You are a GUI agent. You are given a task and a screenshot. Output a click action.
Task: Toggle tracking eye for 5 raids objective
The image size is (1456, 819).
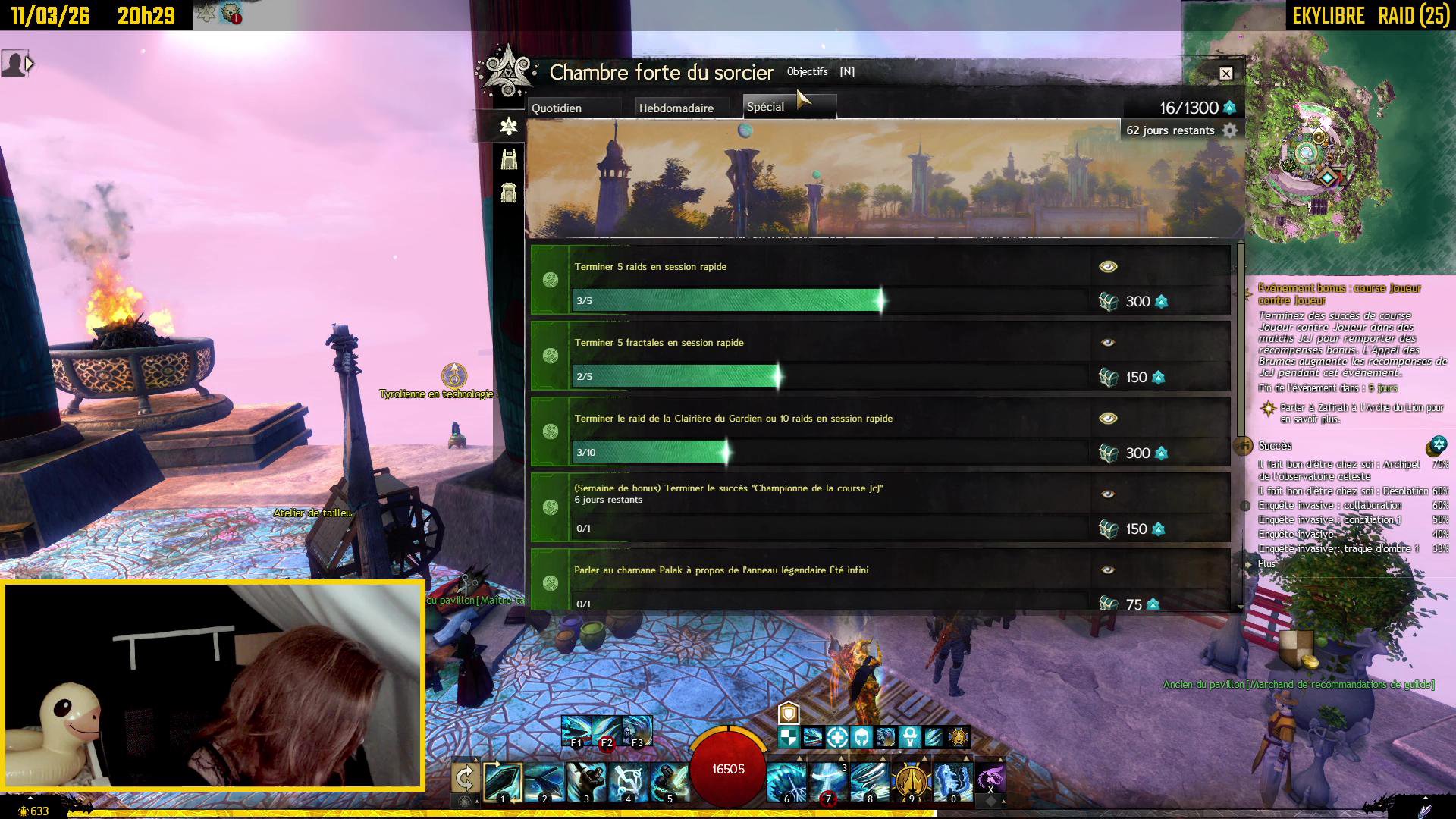click(x=1108, y=267)
